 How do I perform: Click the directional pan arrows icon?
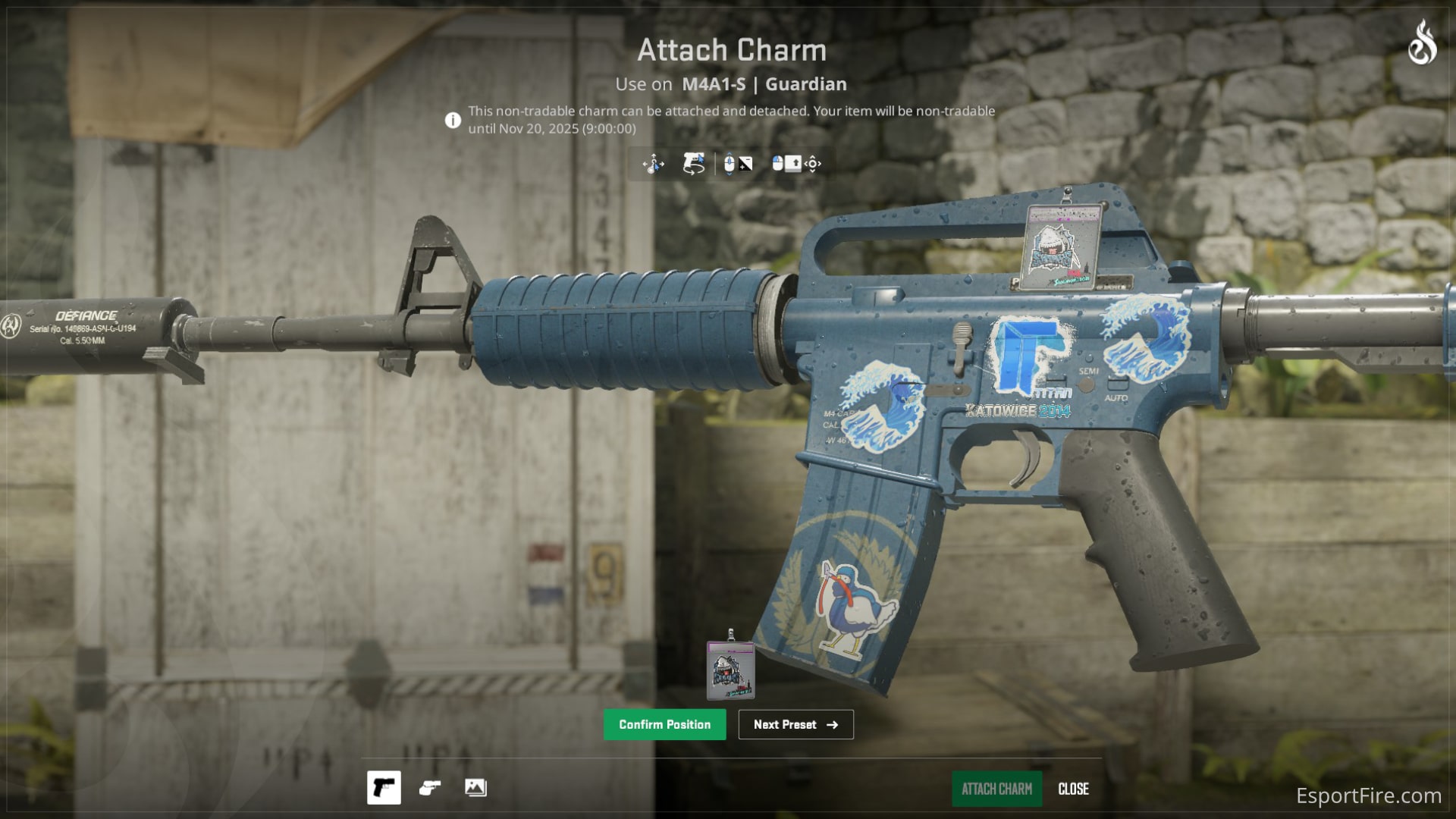tap(813, 164)
